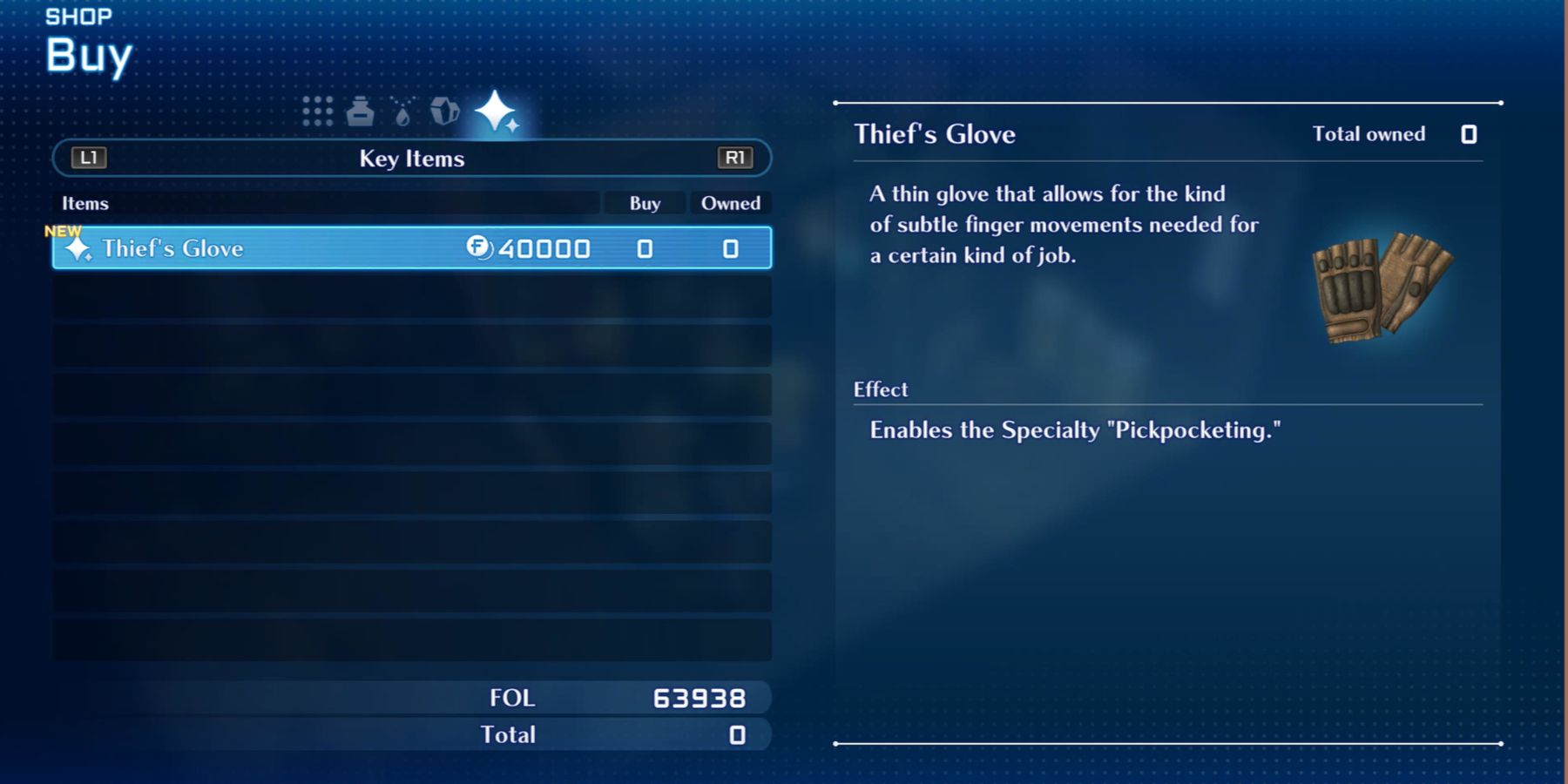Open the consumables bottle category icon

(x=361, y=112)
